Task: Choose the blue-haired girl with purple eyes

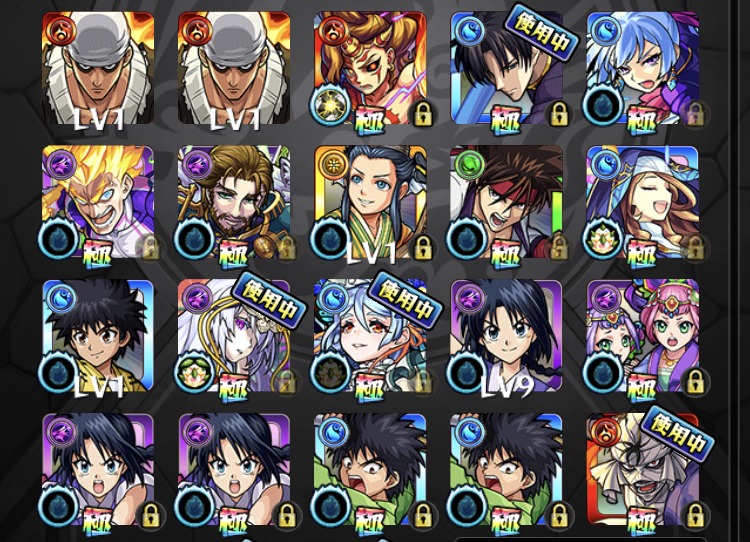Action: pyautogui.click(x=642, y=68)
